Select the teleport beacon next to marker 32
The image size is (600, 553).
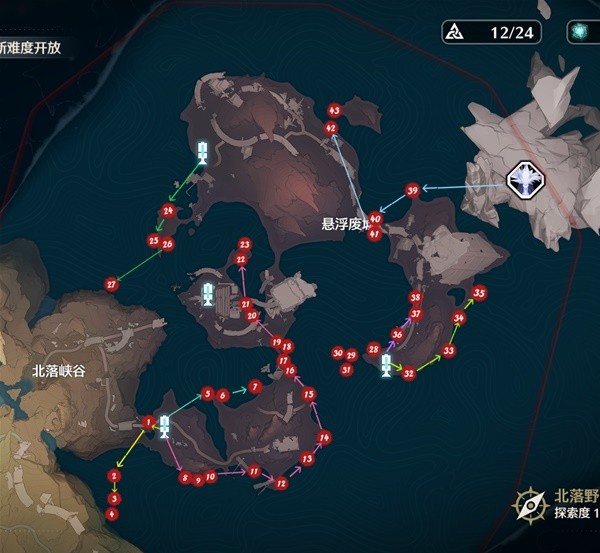386,365
